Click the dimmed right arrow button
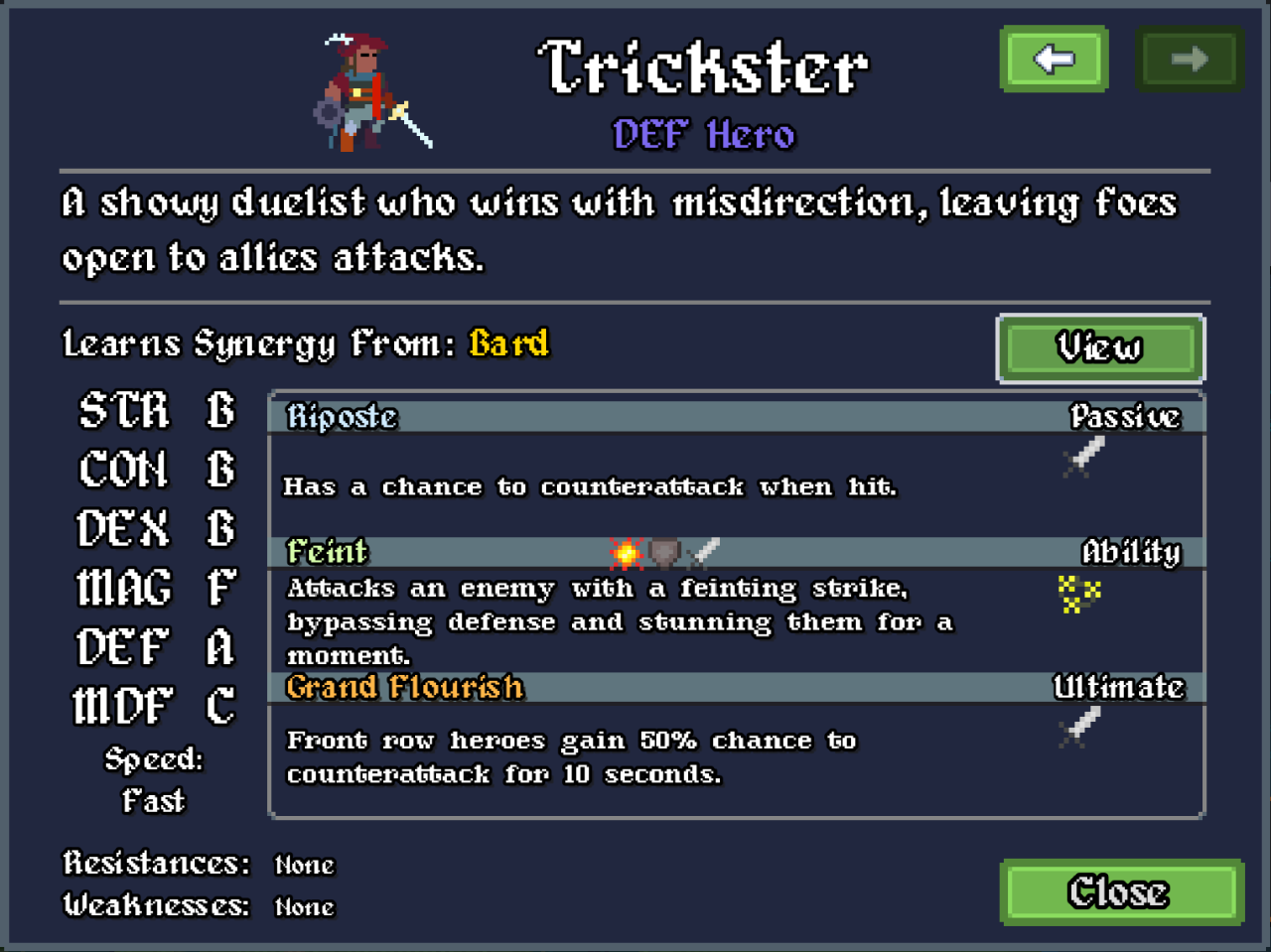The width and height of the screenshot is (1271, 952). coord(1189,60)
